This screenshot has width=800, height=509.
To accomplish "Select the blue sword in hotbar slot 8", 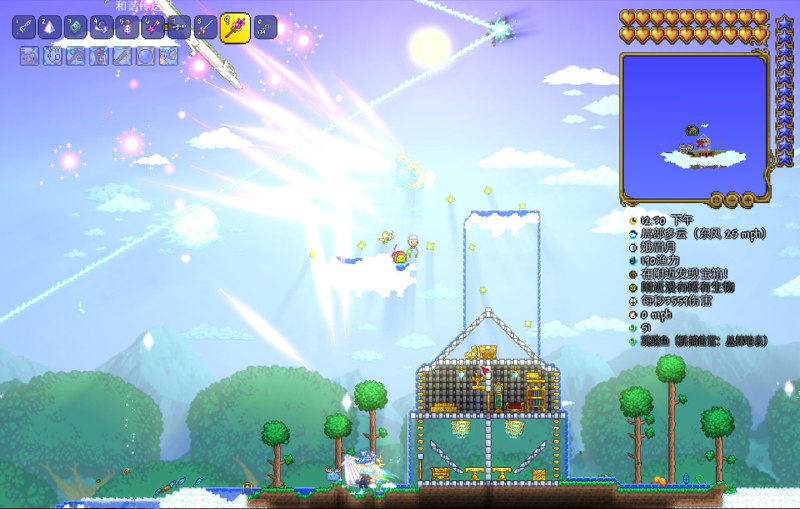I will pos(205,27).
